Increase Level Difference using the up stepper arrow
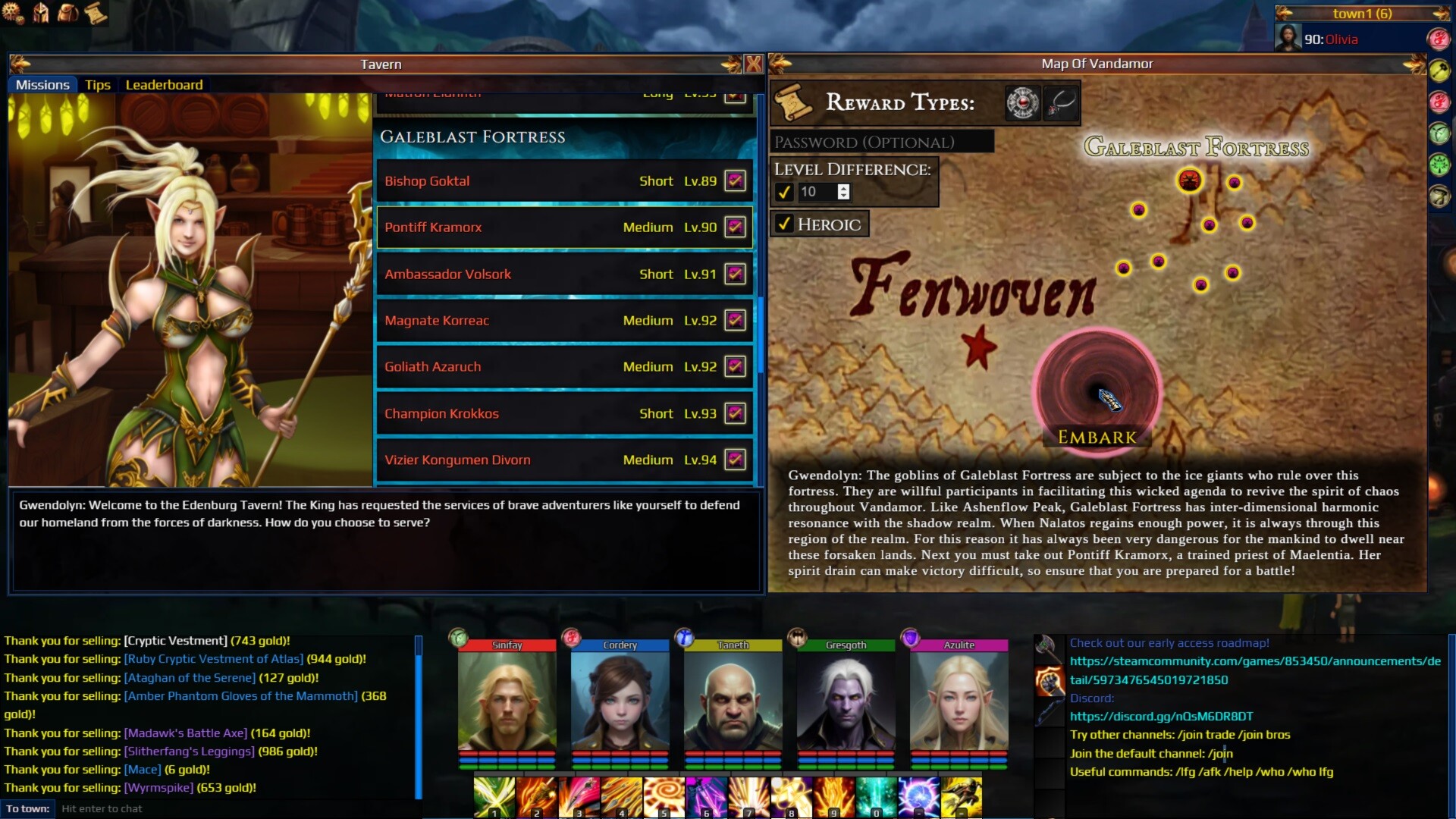The width and height of the screenshot is (1456, 819). tap(844, 188)
